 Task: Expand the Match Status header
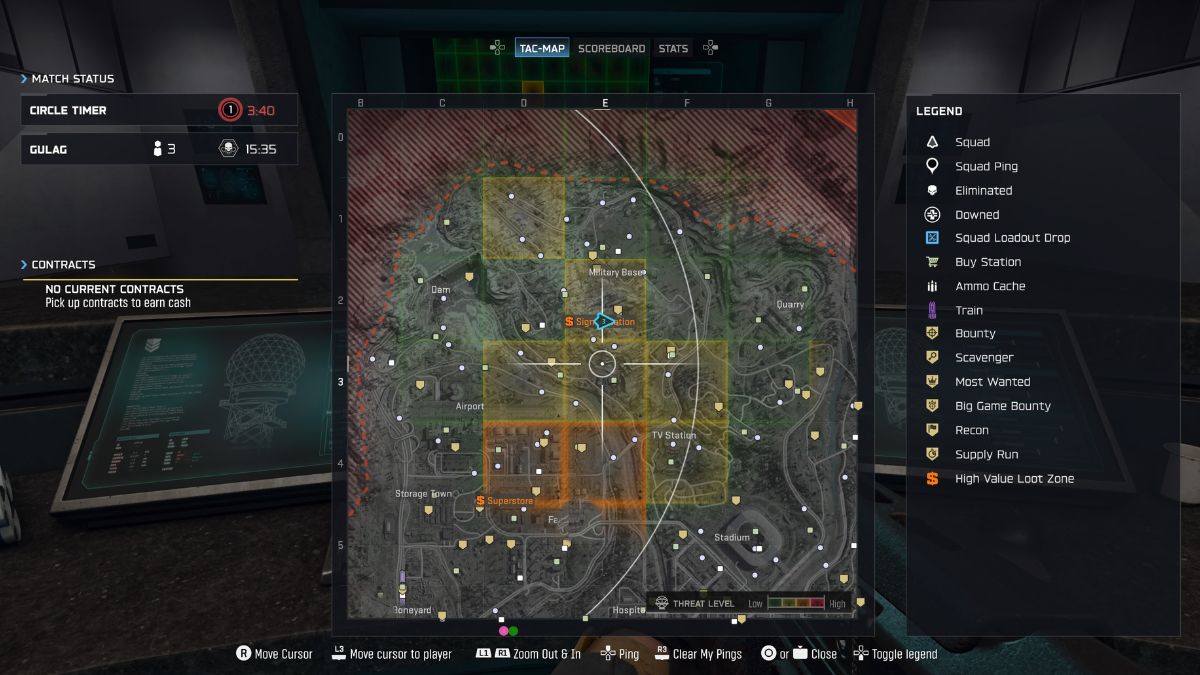pos(72,79)
